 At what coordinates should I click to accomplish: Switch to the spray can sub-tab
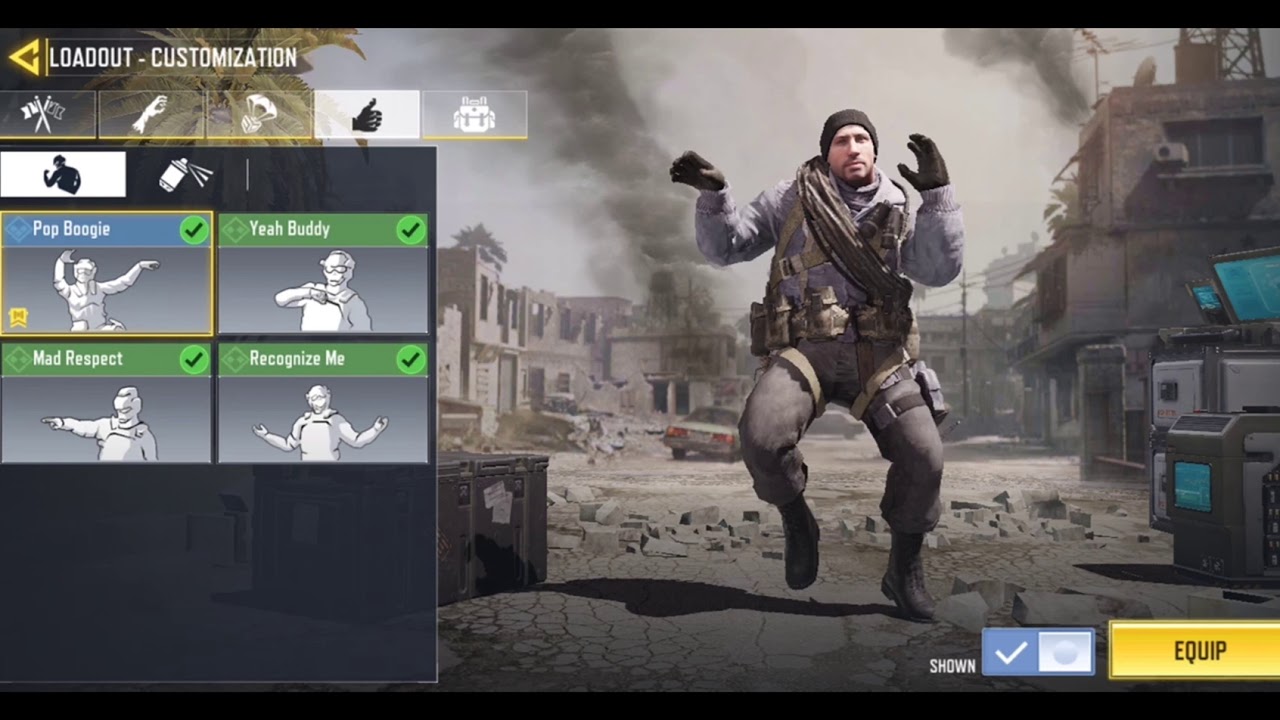186,175
